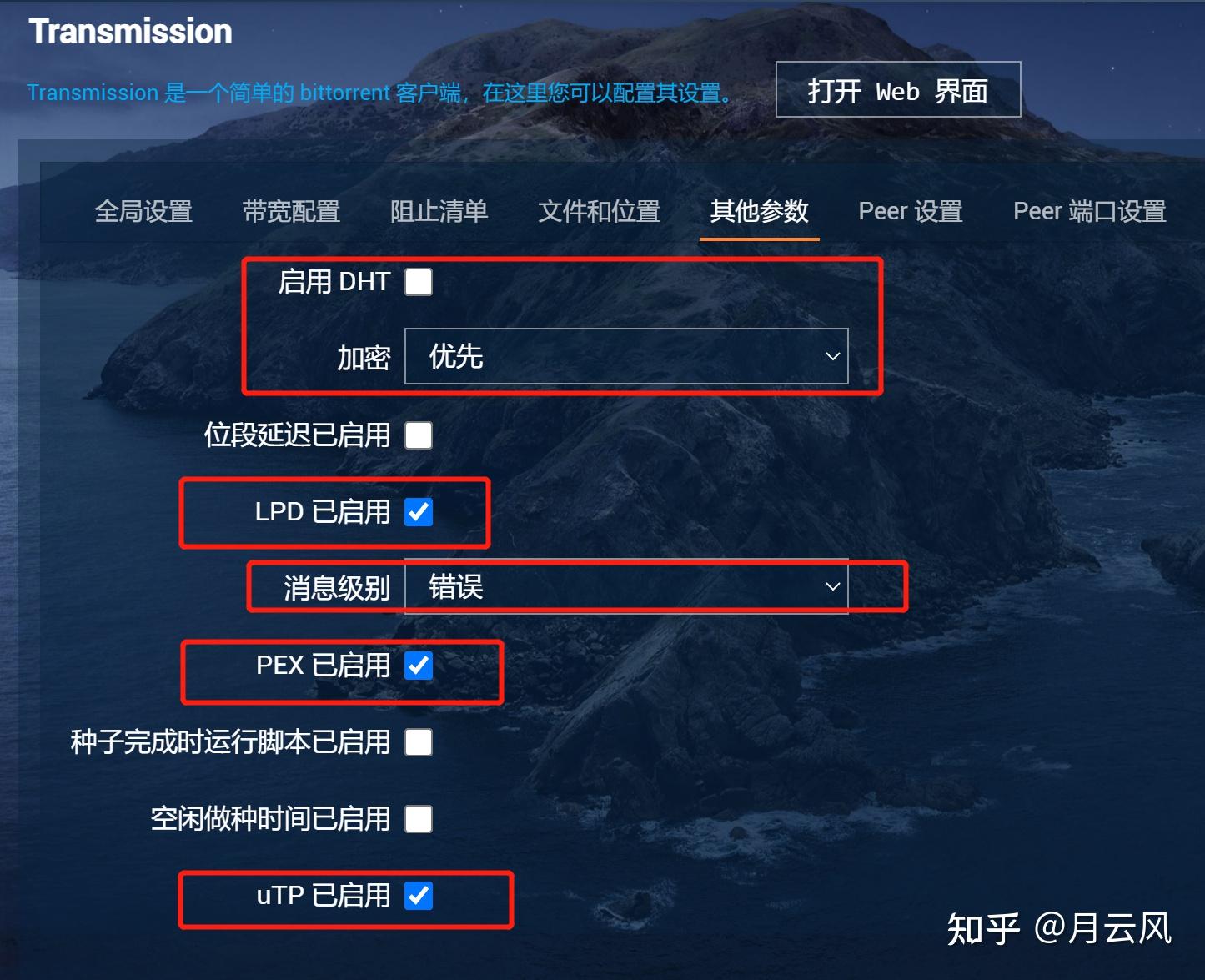Expand the encryption selection chevron
The image size is (1205, 980).
(x=831, y=355)
